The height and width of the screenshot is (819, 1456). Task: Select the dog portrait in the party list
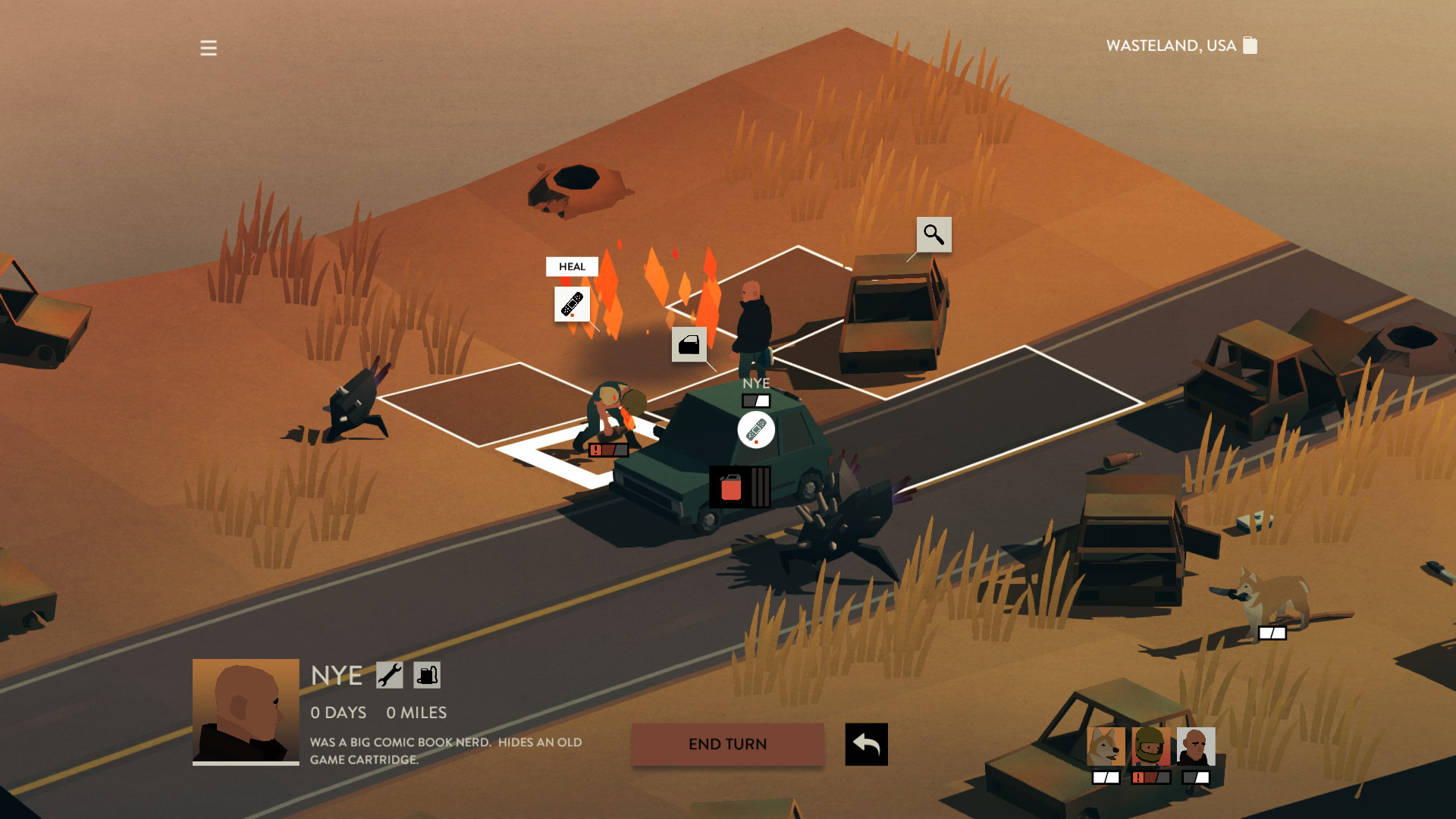1106,747
